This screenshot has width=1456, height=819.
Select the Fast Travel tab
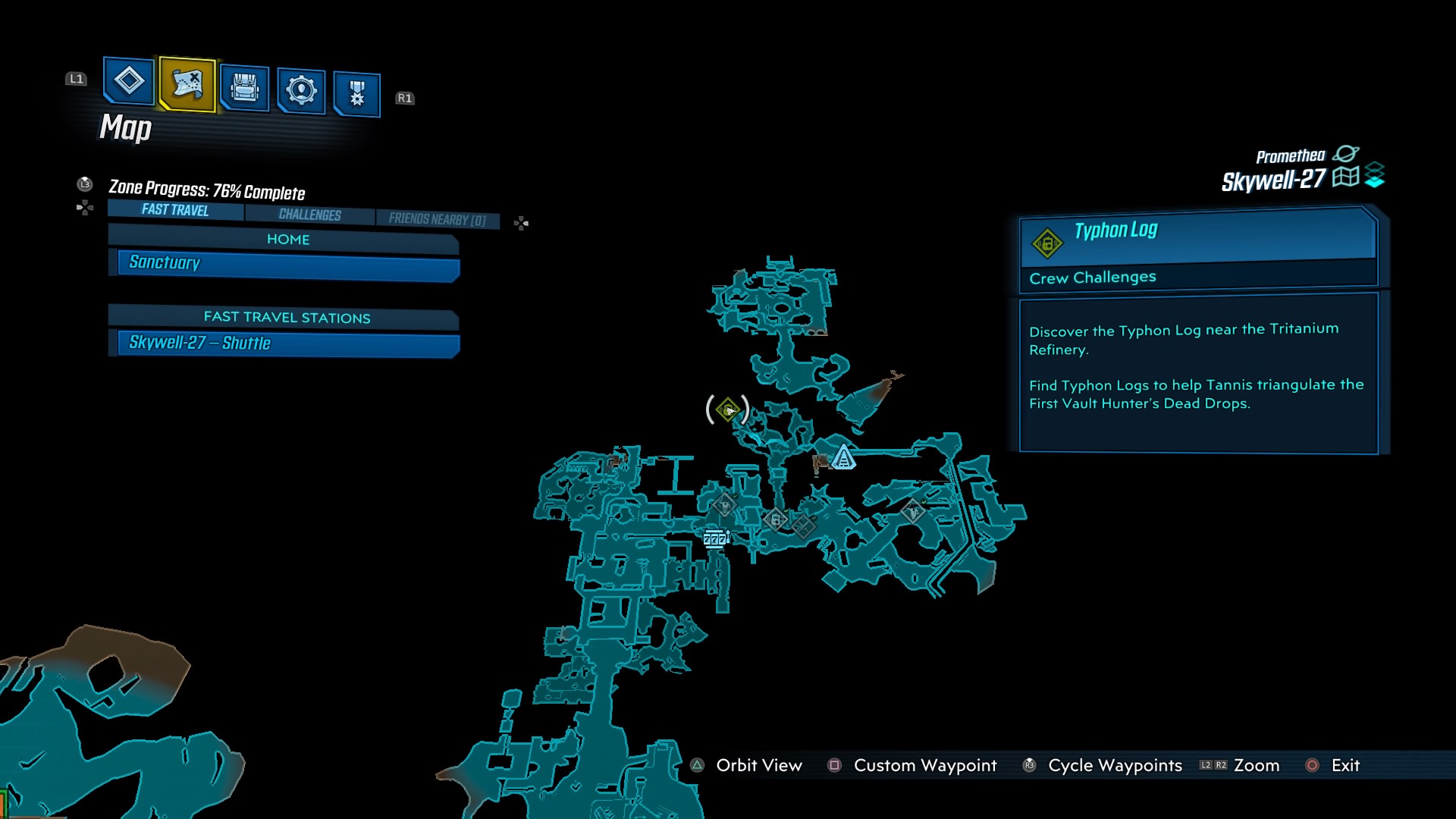174,210
